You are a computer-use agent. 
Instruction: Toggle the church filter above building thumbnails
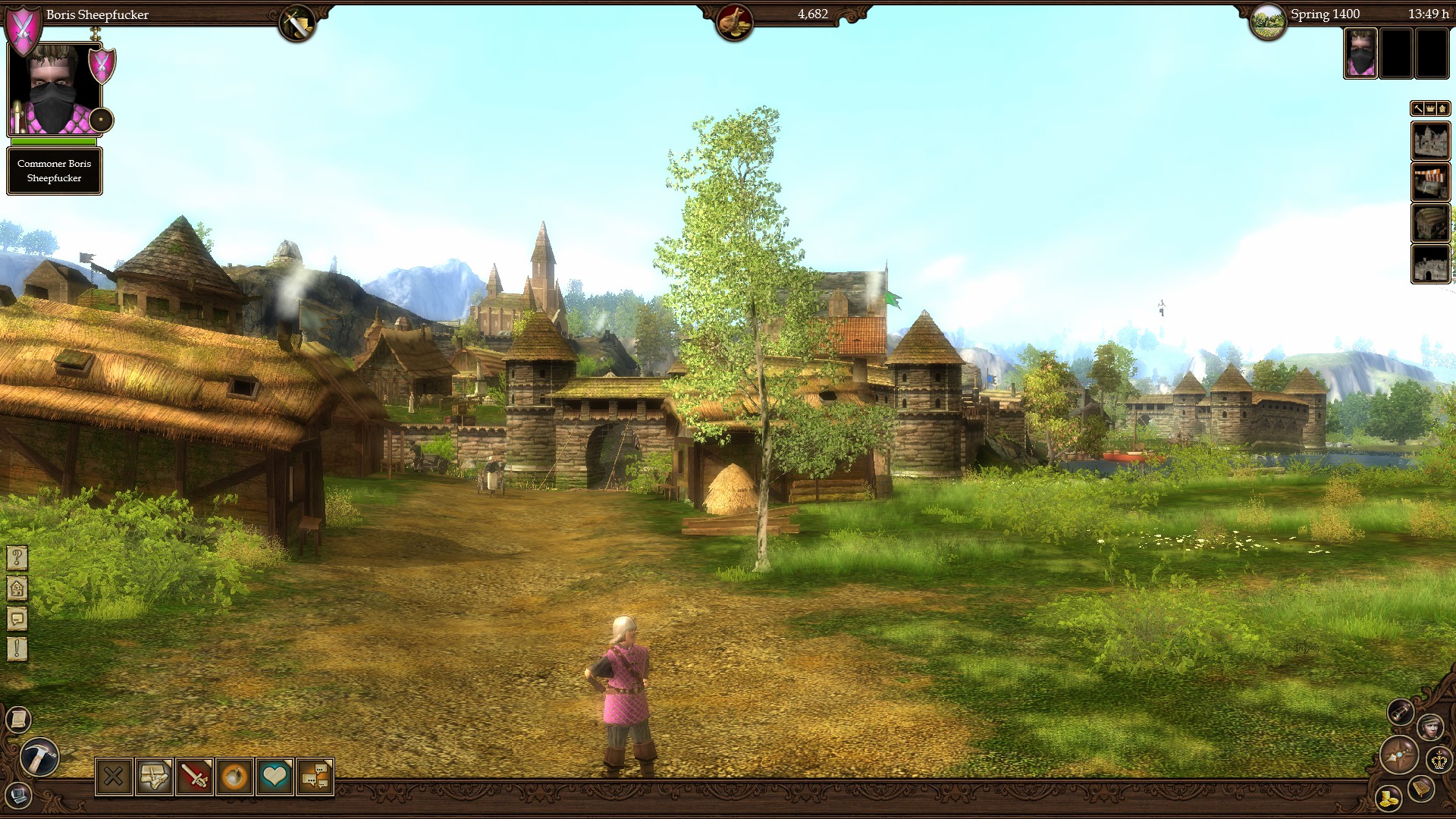pos(1442,108)
